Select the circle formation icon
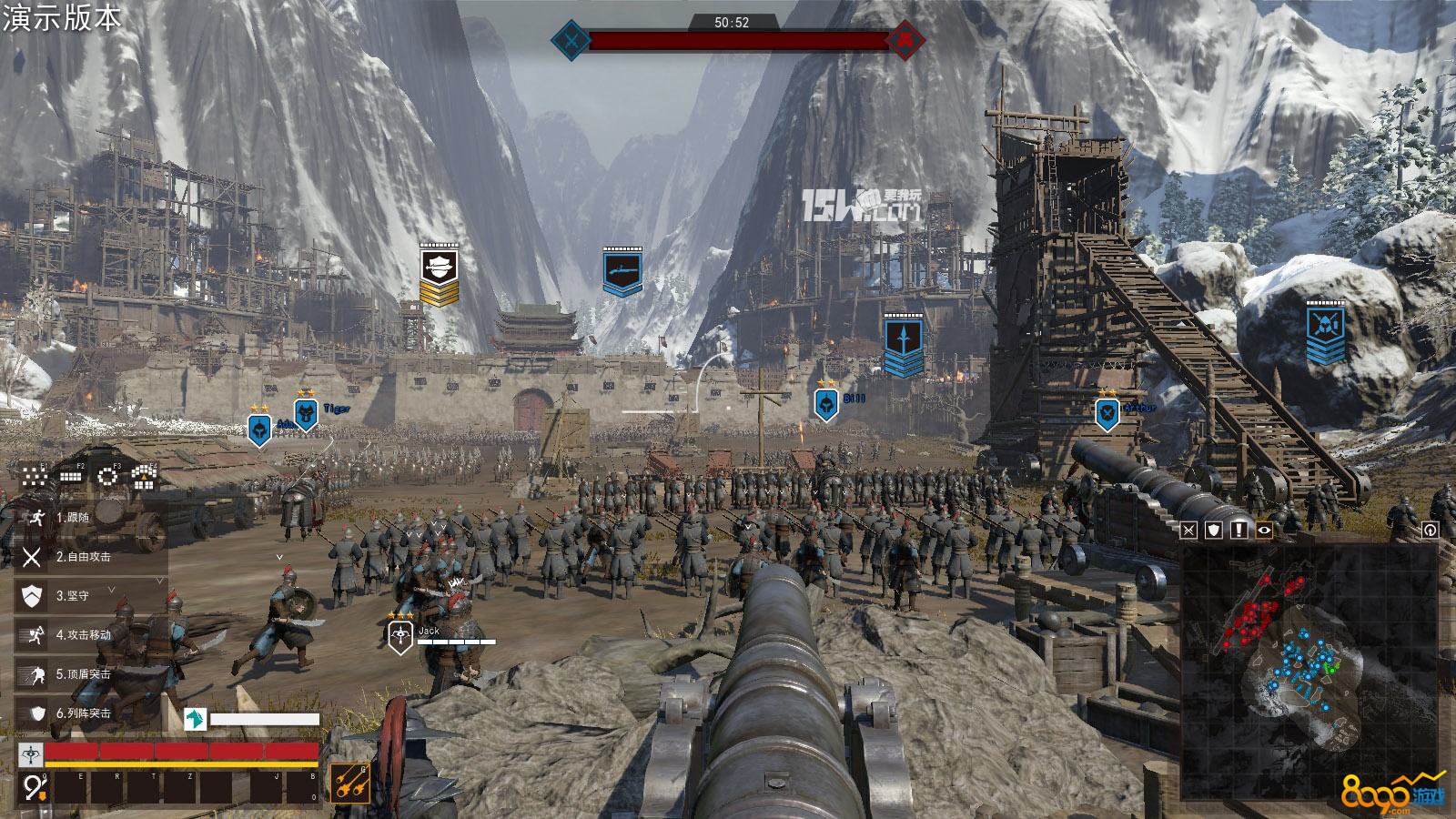This screenshot has height=819, width=1456. click(108, 474)
